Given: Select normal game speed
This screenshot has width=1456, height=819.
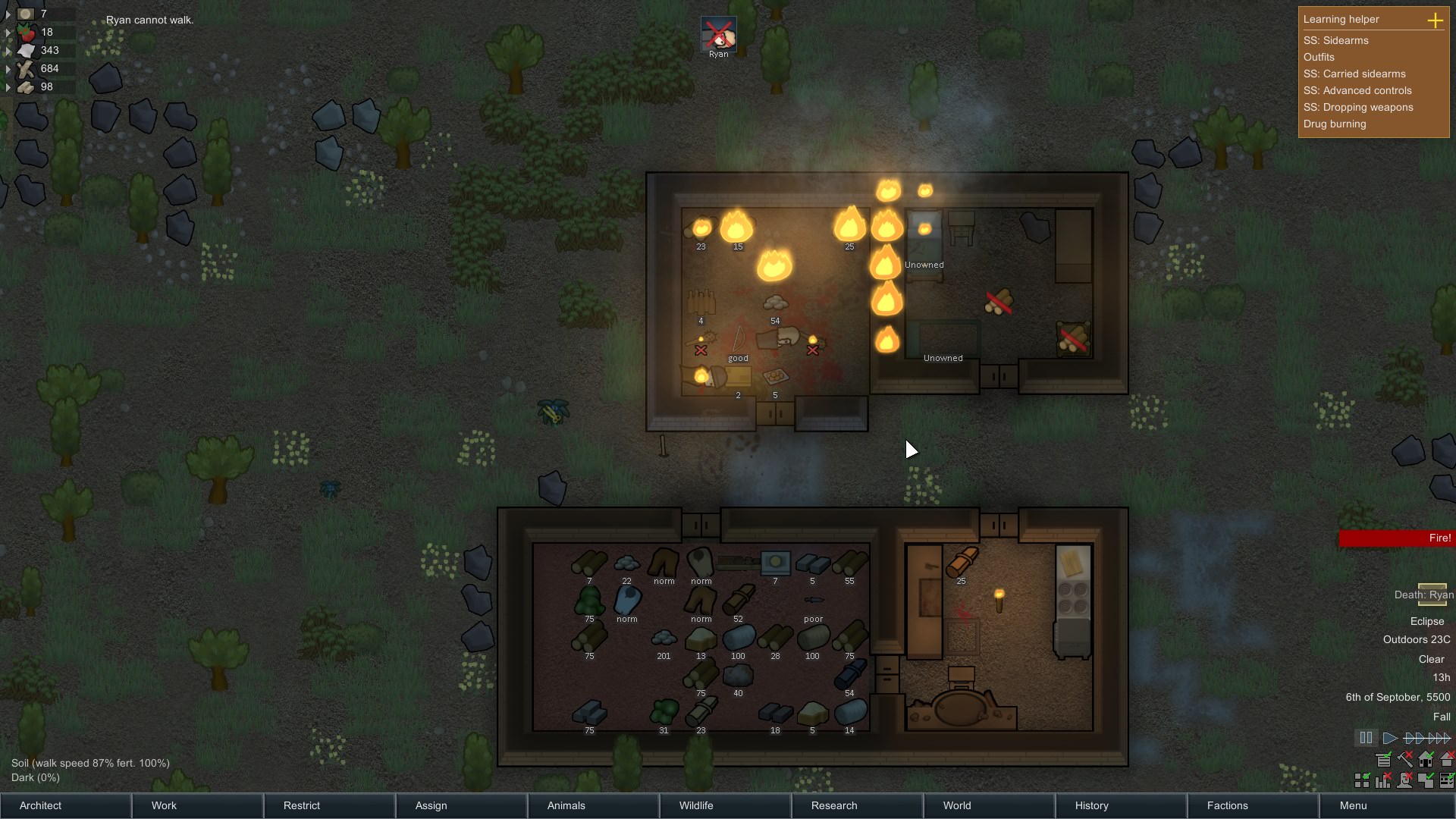Looking at the screenshot, I should tap(1390, 738).
